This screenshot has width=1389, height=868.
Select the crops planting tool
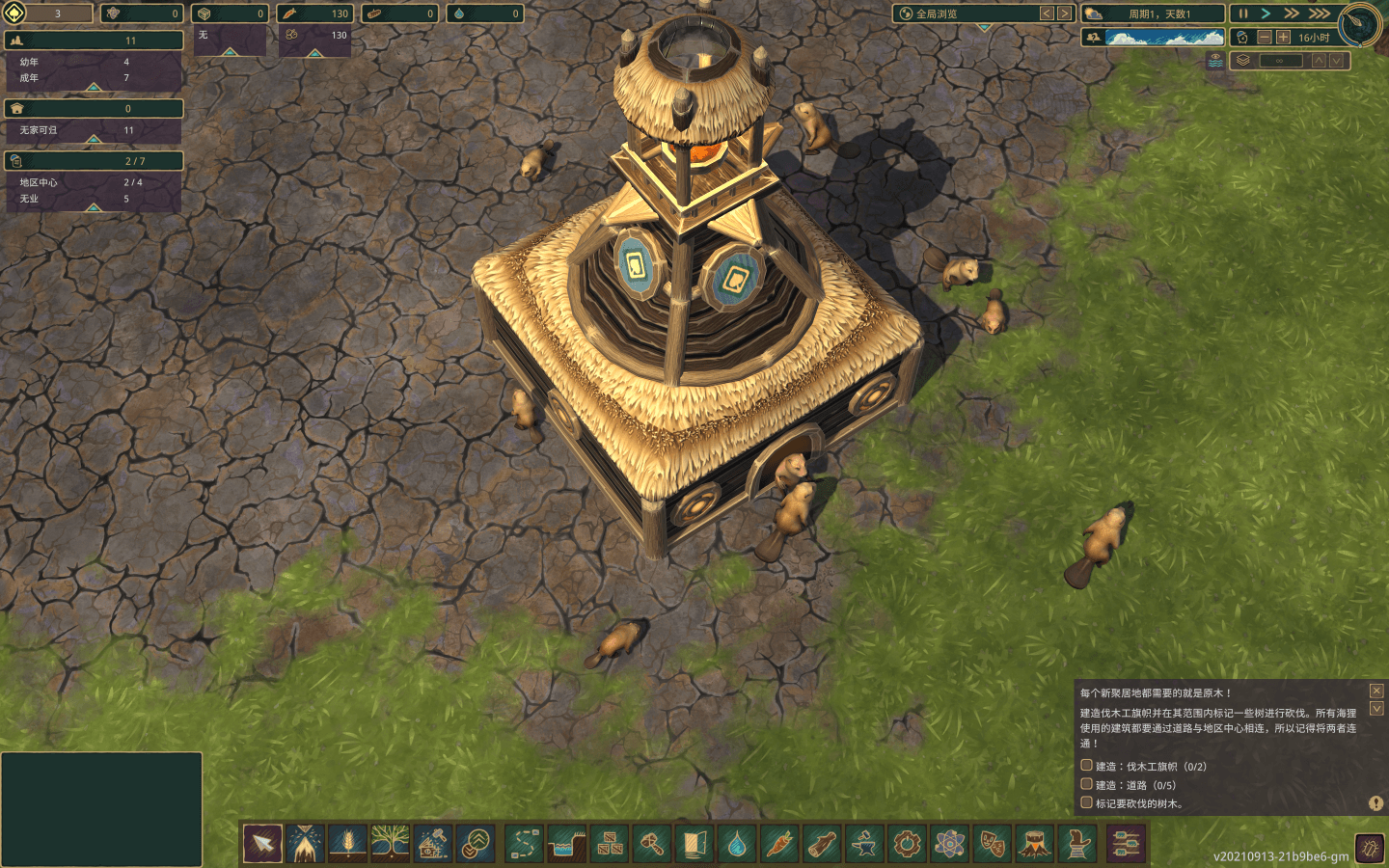[346, 845]
